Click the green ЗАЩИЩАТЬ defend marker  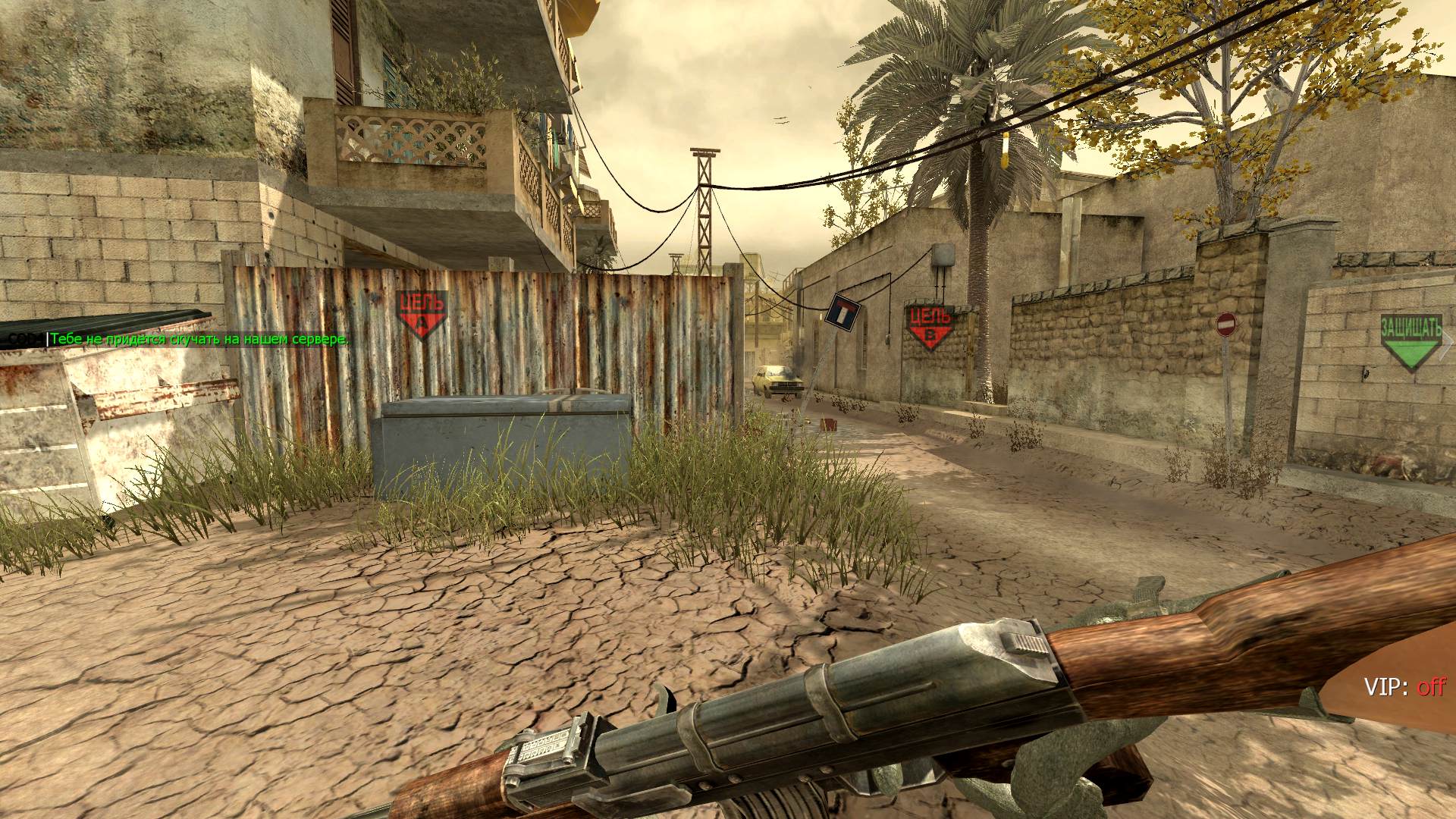pyautogui.click(x=1410, y=343)
